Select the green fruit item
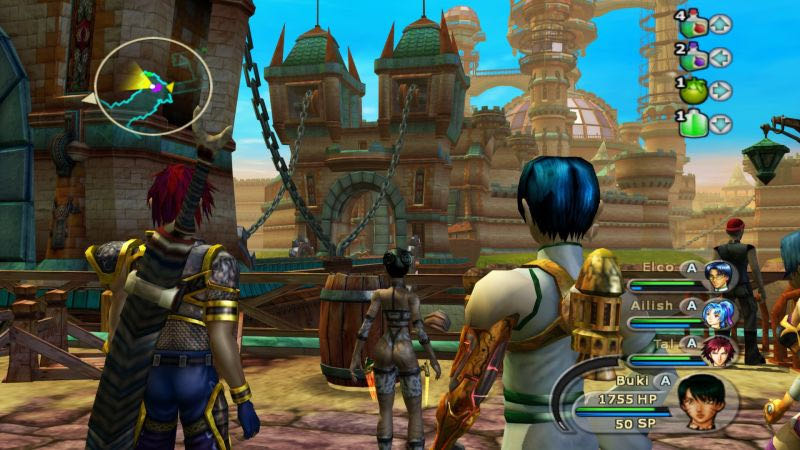Image resolution: width=800 pixels, height=450 pixels. coord(692,91)
